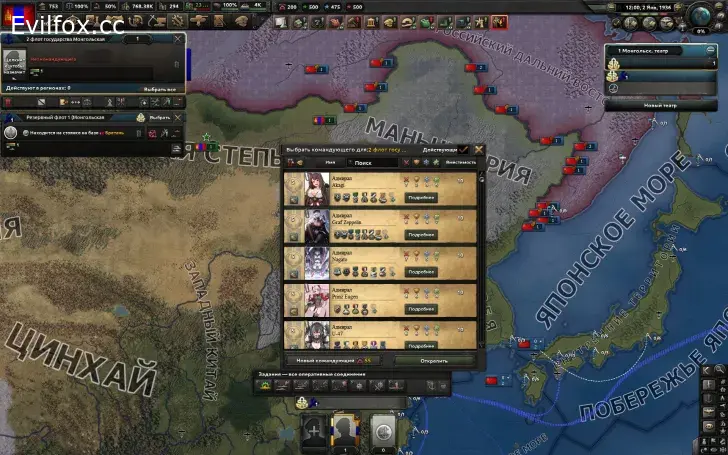Image resolution: width=728 pixels, height=455 pixels.
Task: Create a new theater (Новый театр)
Action: pyautogui.click(x=660, y=105)
